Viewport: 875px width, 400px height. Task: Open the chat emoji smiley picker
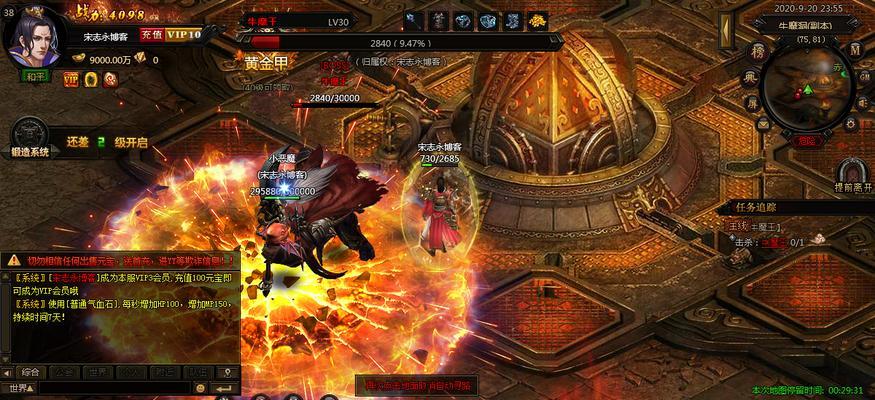tap(201, 388)
